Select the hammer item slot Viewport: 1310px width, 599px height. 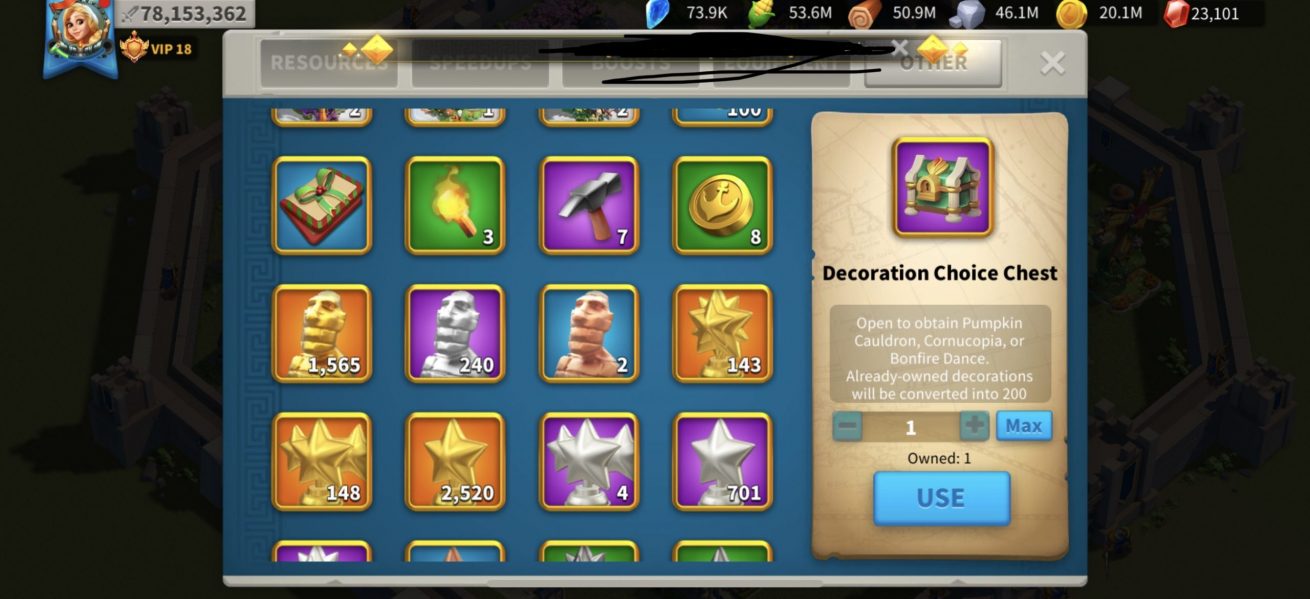589,205
